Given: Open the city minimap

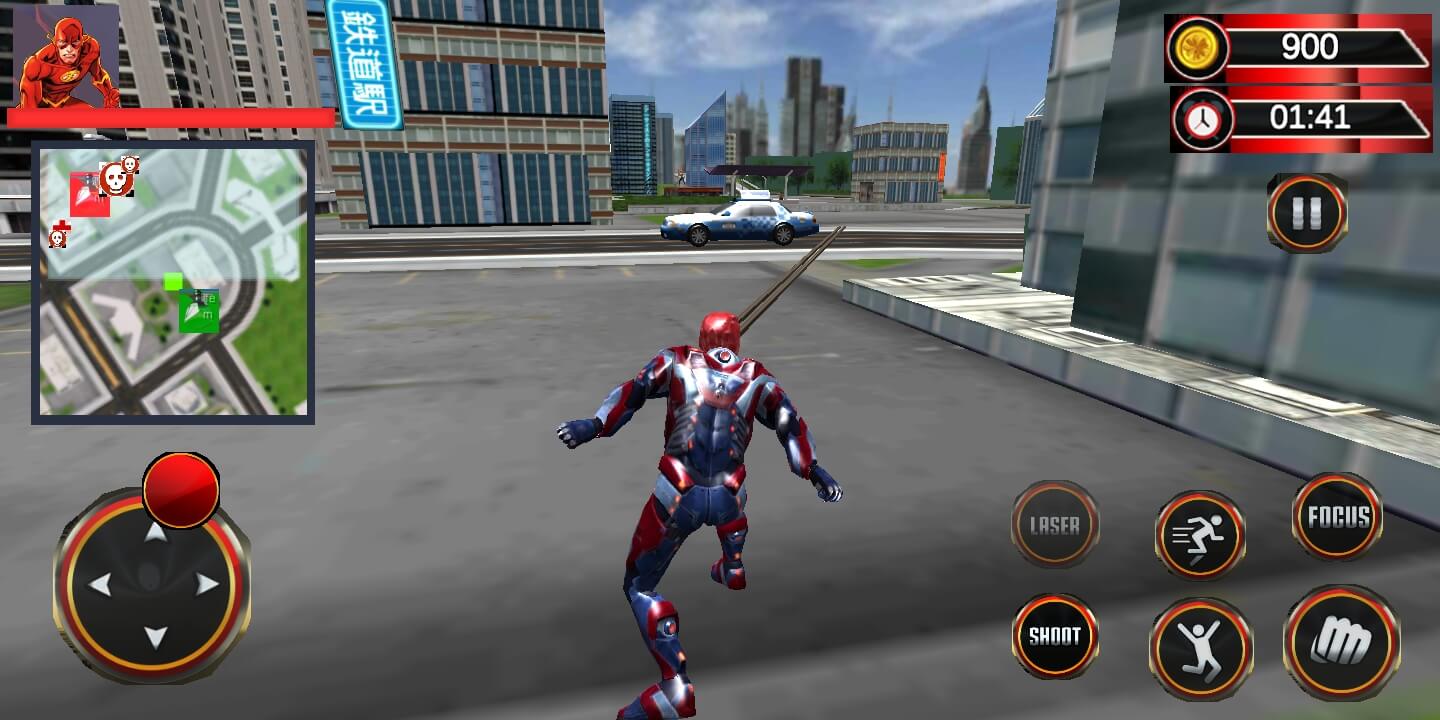Looking at the screenshot, I should click(173, 282).
